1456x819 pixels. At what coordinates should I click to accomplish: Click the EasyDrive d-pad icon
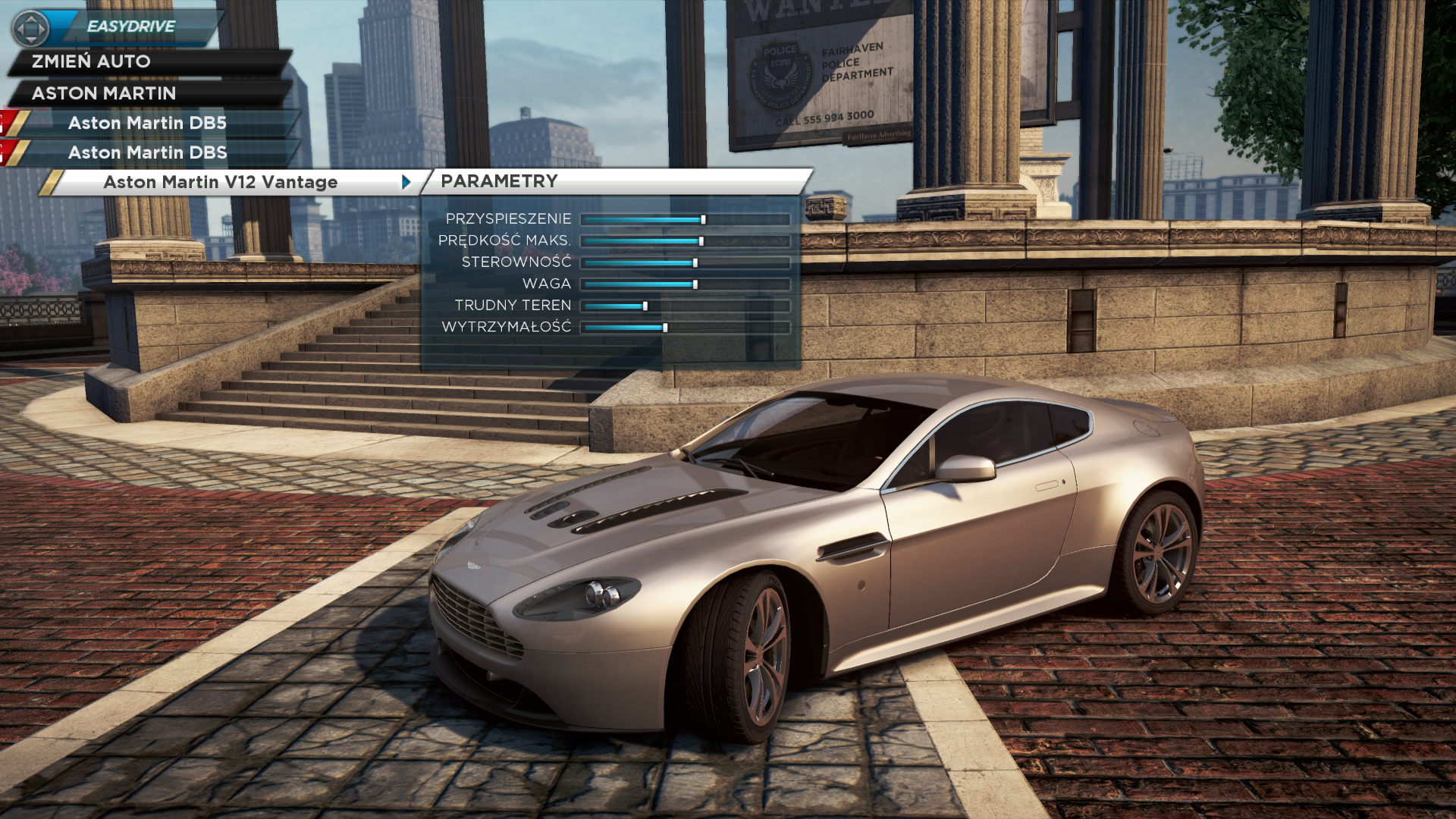pyautogui.click(x=31, y=29)
